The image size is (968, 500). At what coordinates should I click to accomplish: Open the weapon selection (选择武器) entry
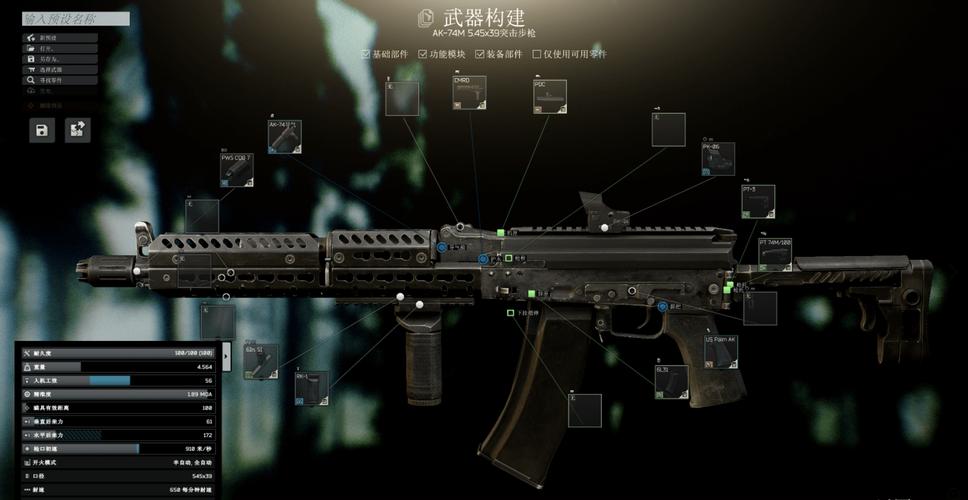click(60, 69)
